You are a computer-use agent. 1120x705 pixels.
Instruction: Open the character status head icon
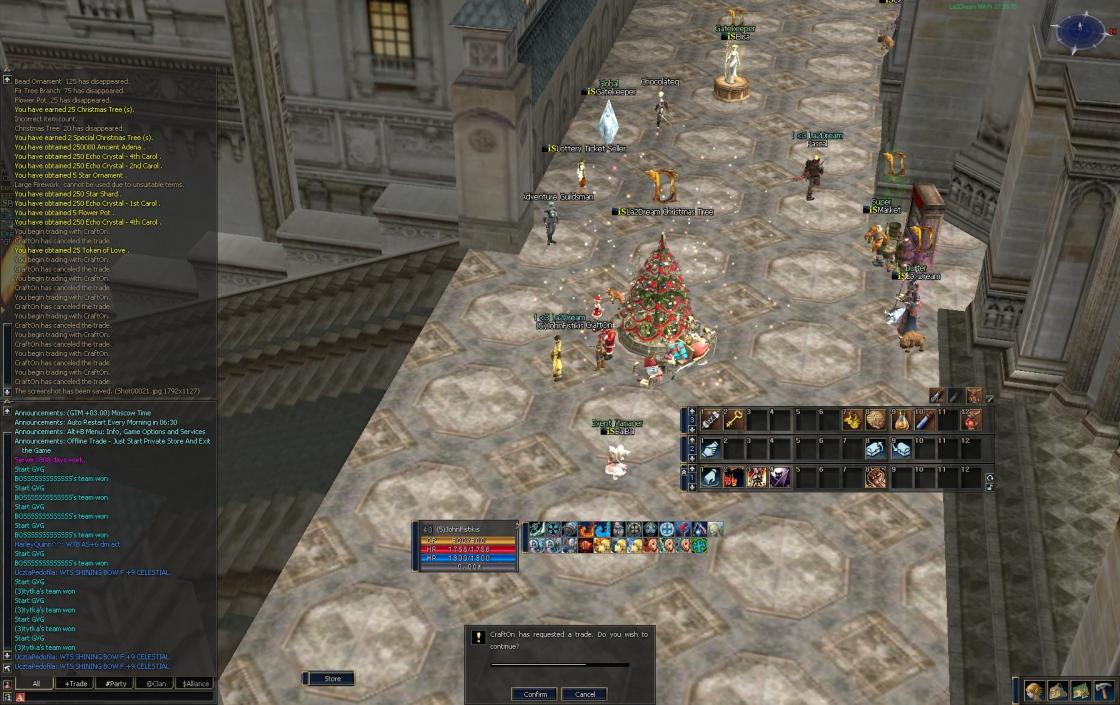[1035, 691]
